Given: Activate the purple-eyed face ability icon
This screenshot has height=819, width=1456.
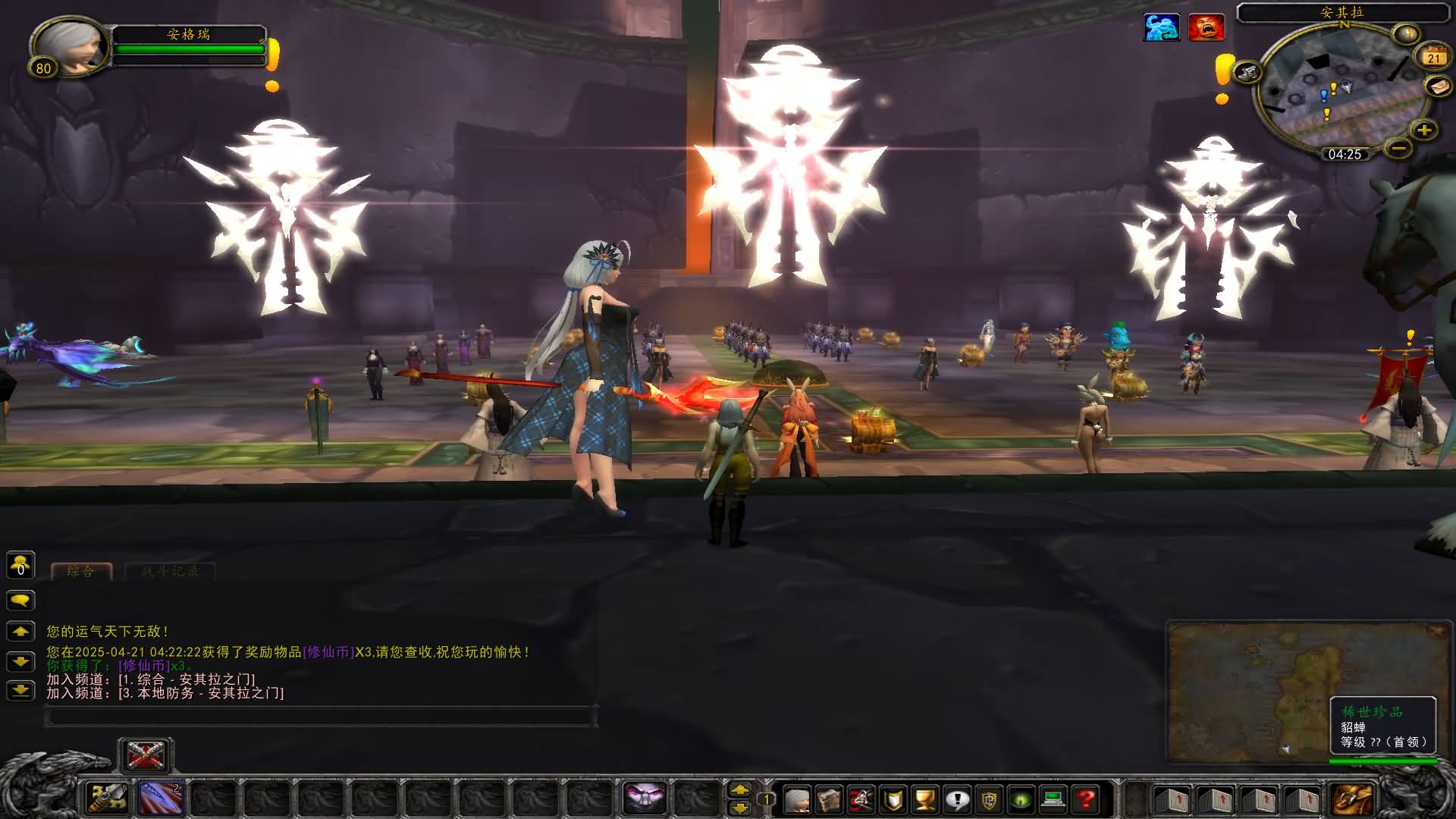Looking at the screenshot, I should click(x=644, y=798).
